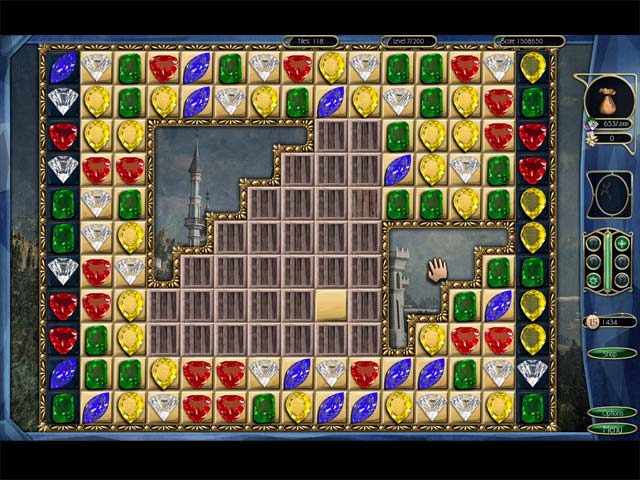Open the Options screen
This screenshot has width=640, height=480.
click(x=611, y=412)
